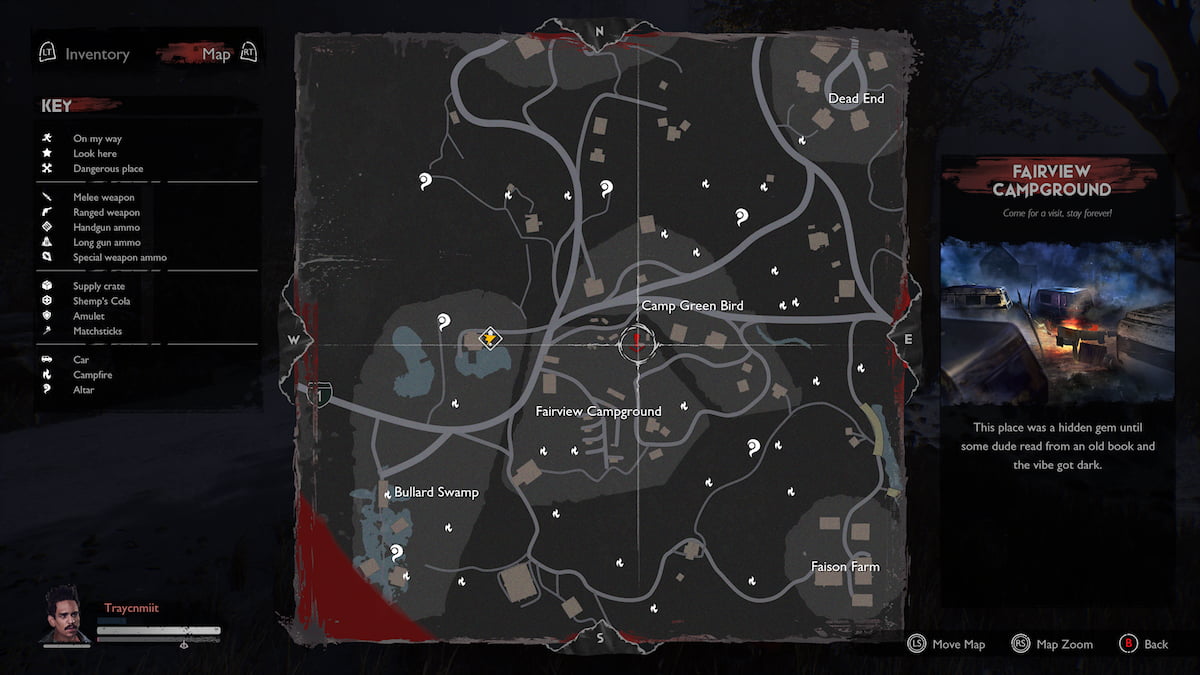Click the yellow objective marker on map
This screenshot has width=1200, height=675.
pos(489,337)
